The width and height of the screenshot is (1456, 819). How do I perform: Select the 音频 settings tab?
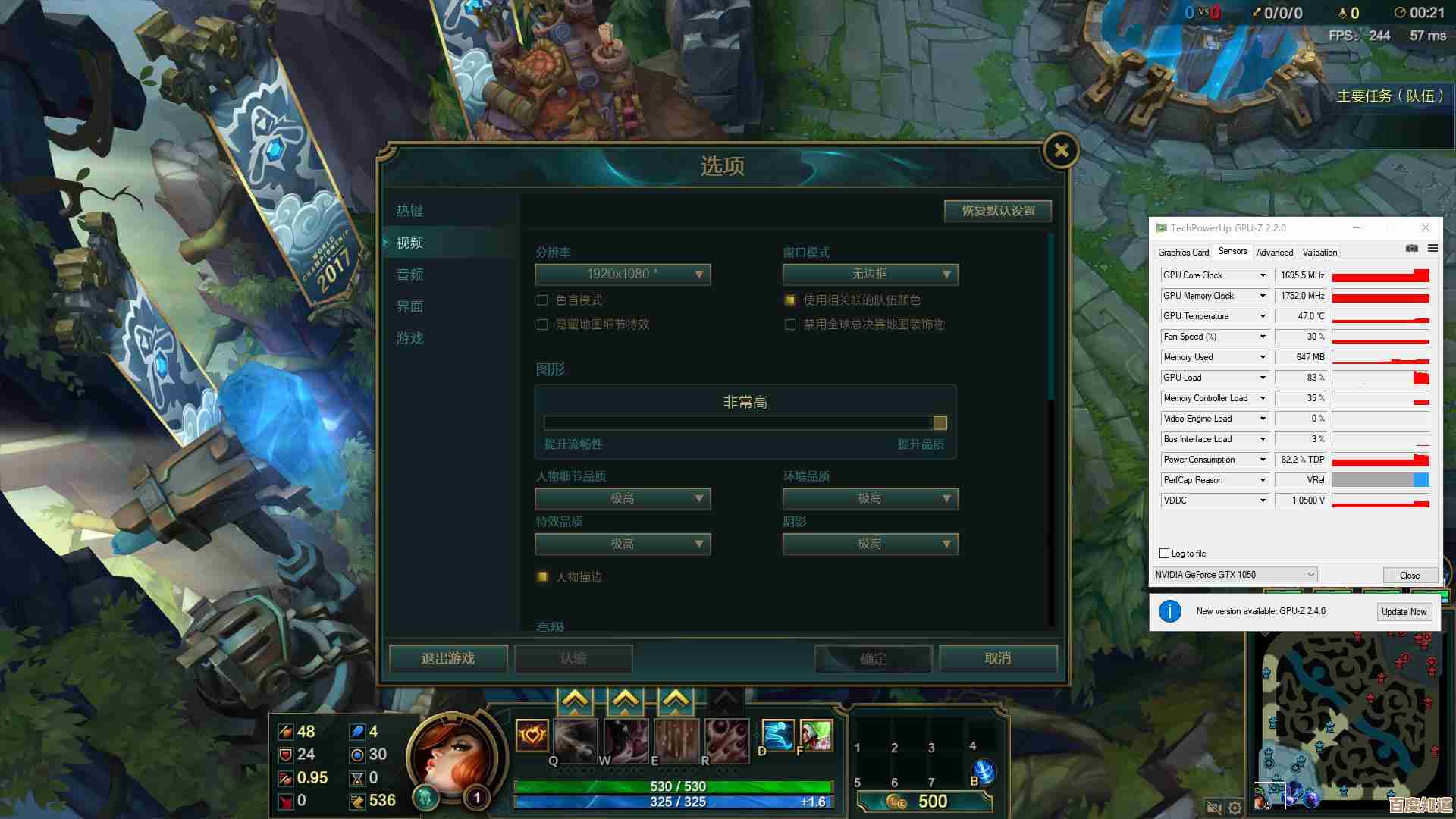click(x=409, y=275)
